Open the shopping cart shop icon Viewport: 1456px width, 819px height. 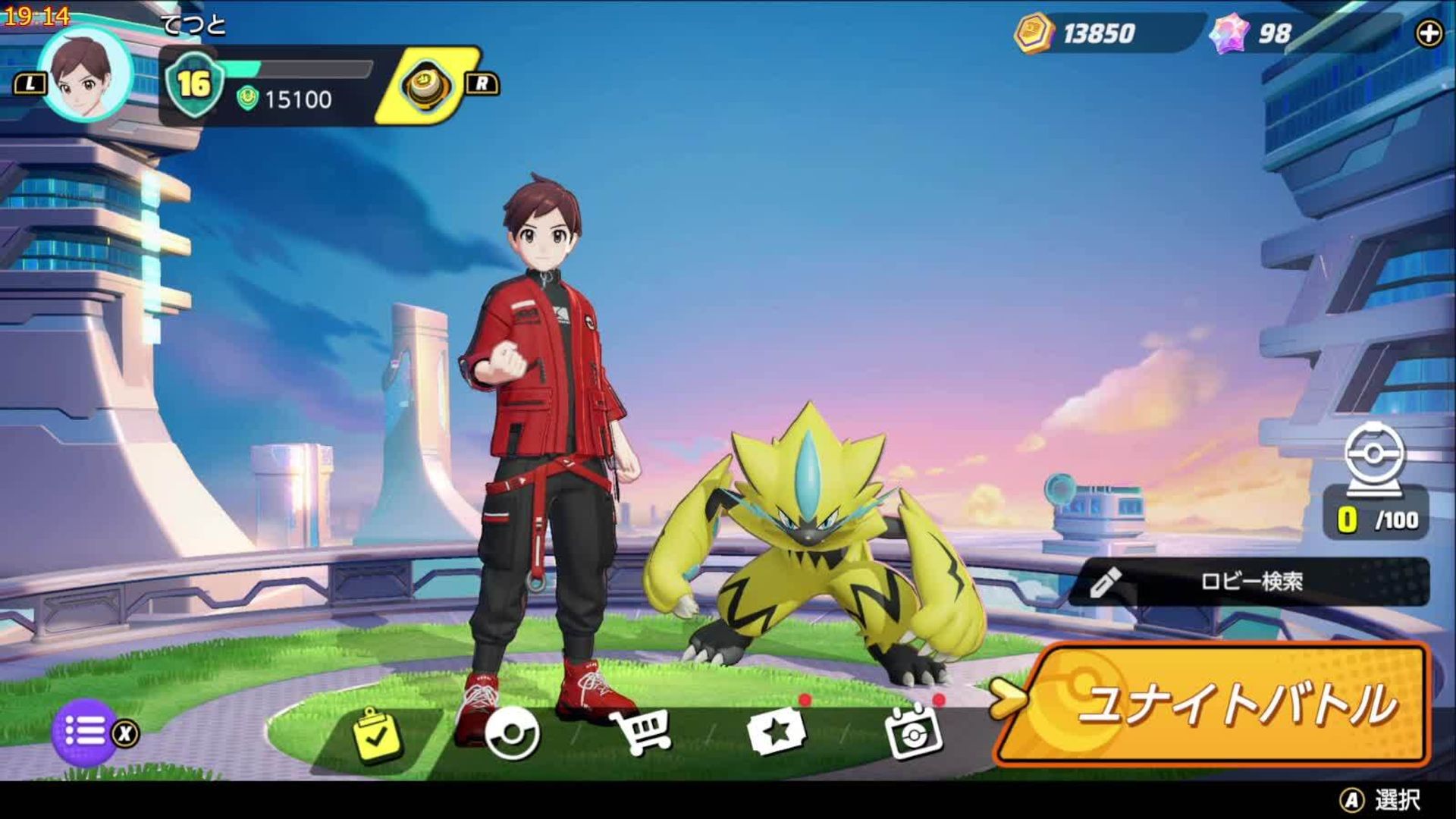click(643, 733)
